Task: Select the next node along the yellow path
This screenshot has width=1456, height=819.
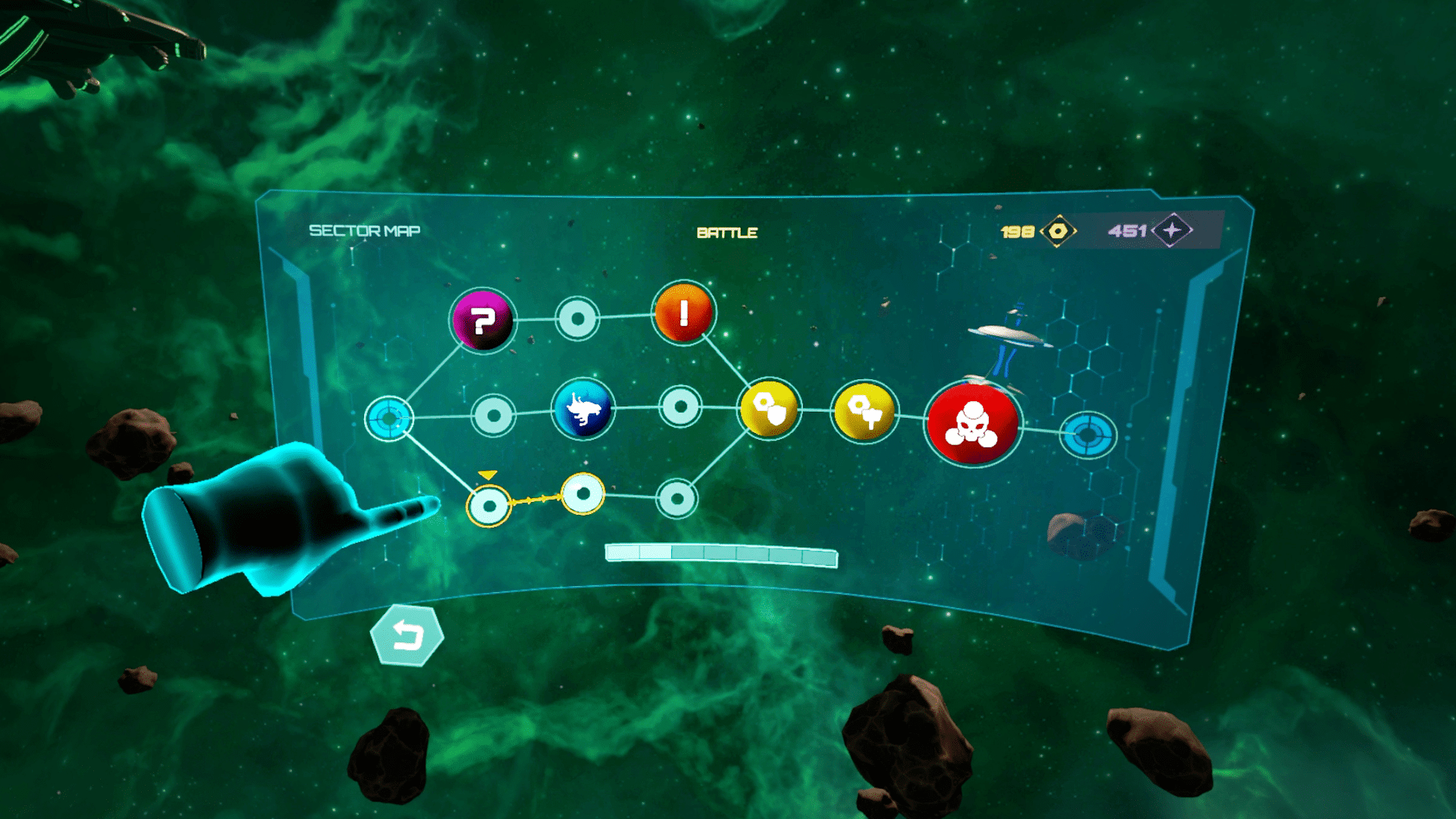Action: [x=582, y=494]
